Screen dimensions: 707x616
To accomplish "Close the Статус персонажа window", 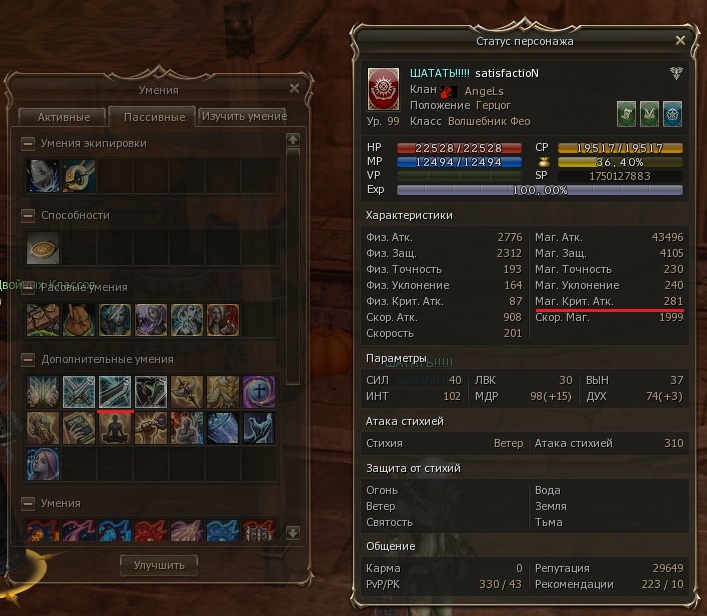I will pos(680,41).
